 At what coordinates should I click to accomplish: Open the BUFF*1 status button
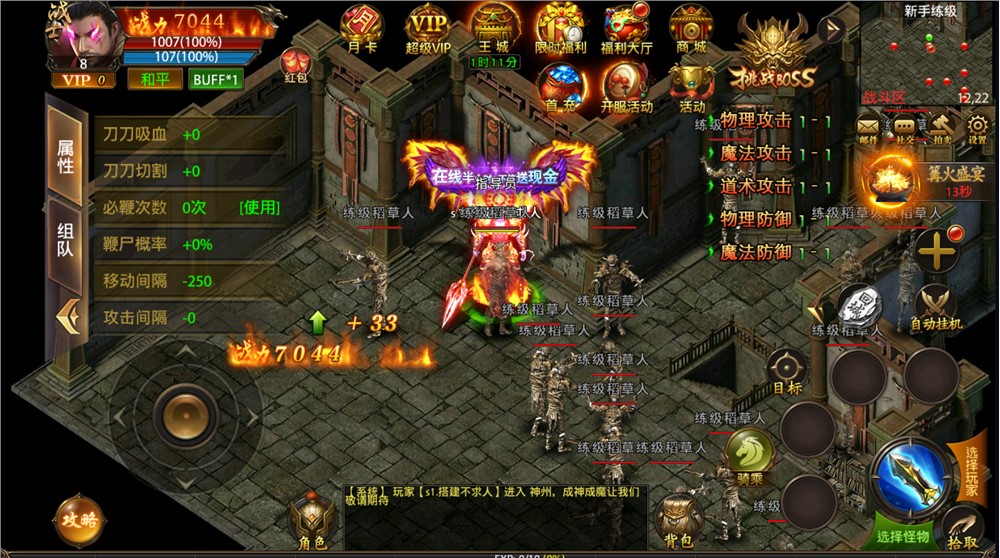point(216,79)
